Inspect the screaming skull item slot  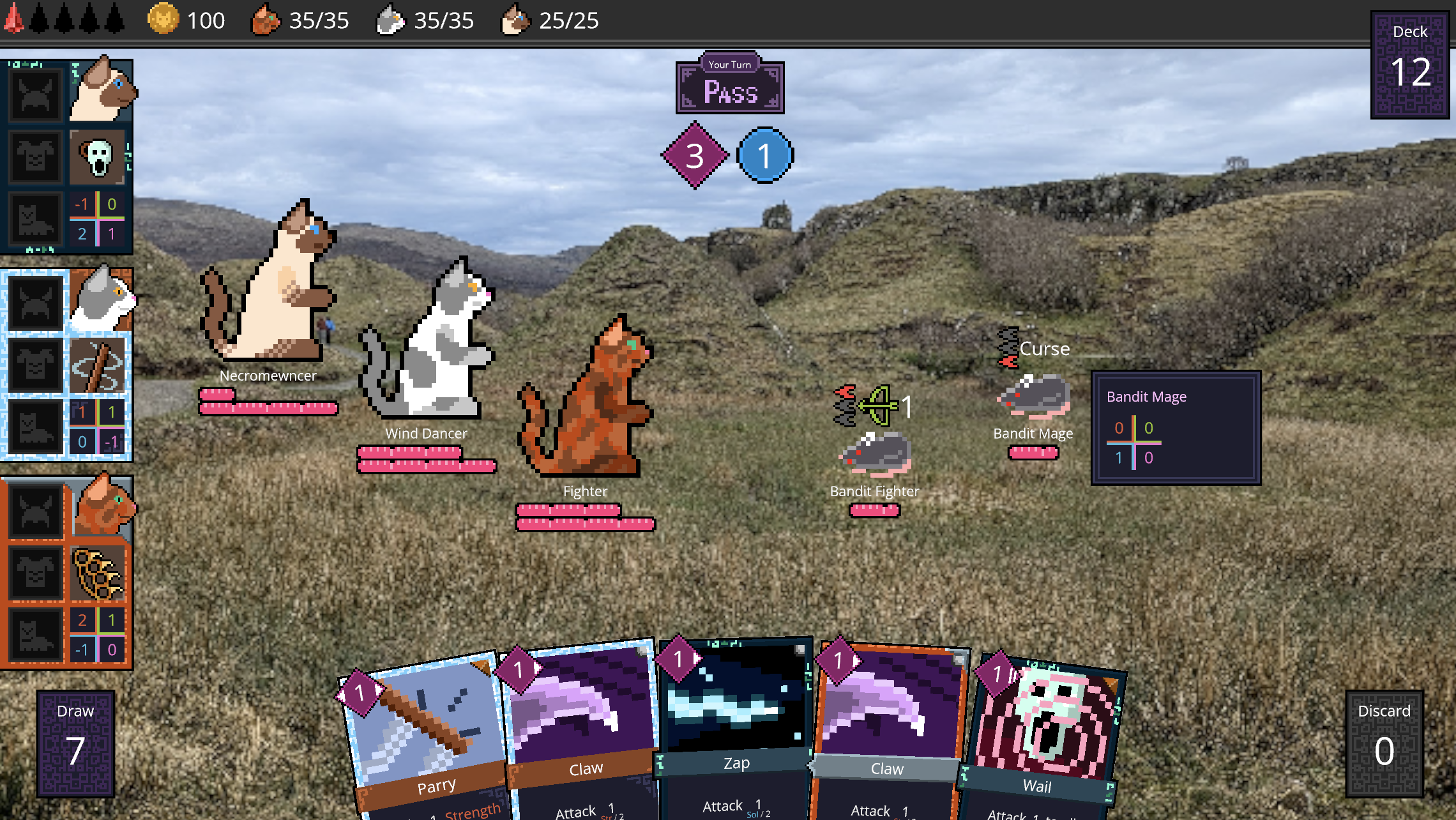98,156
